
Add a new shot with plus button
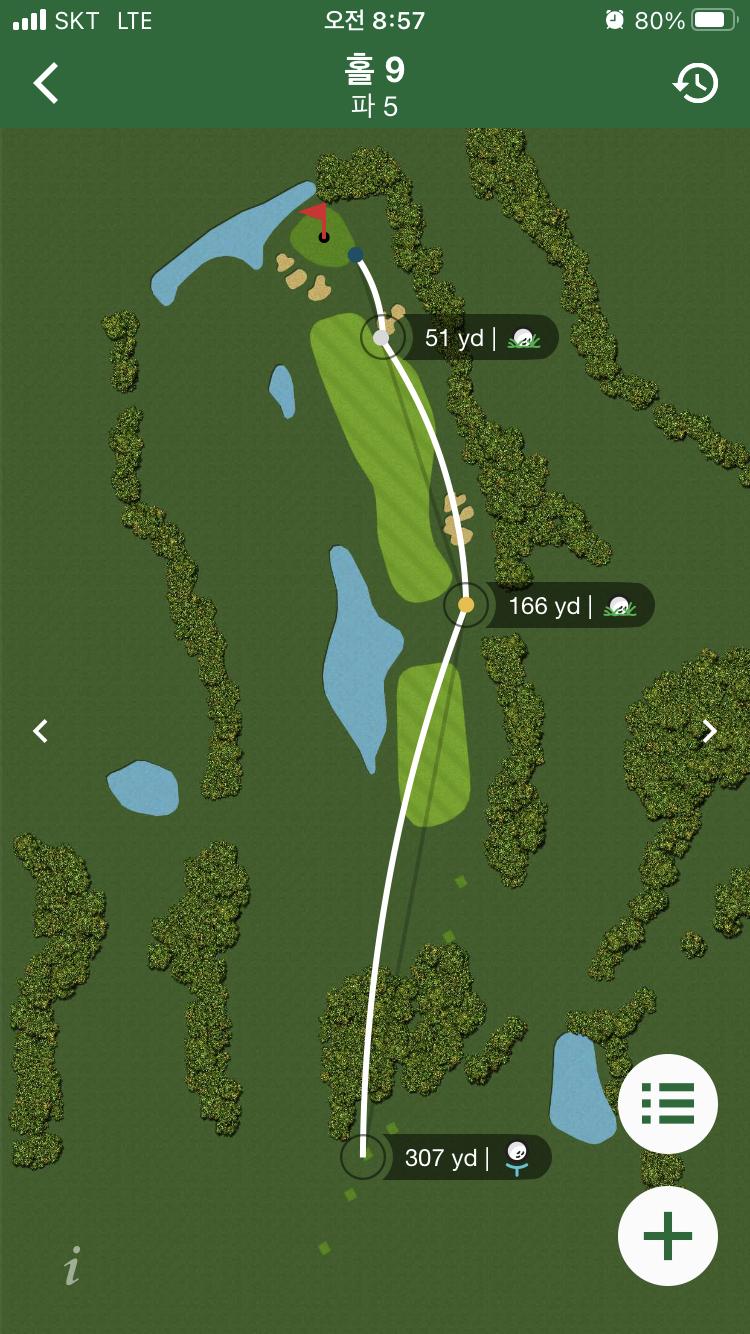[x=667, y=1236]
